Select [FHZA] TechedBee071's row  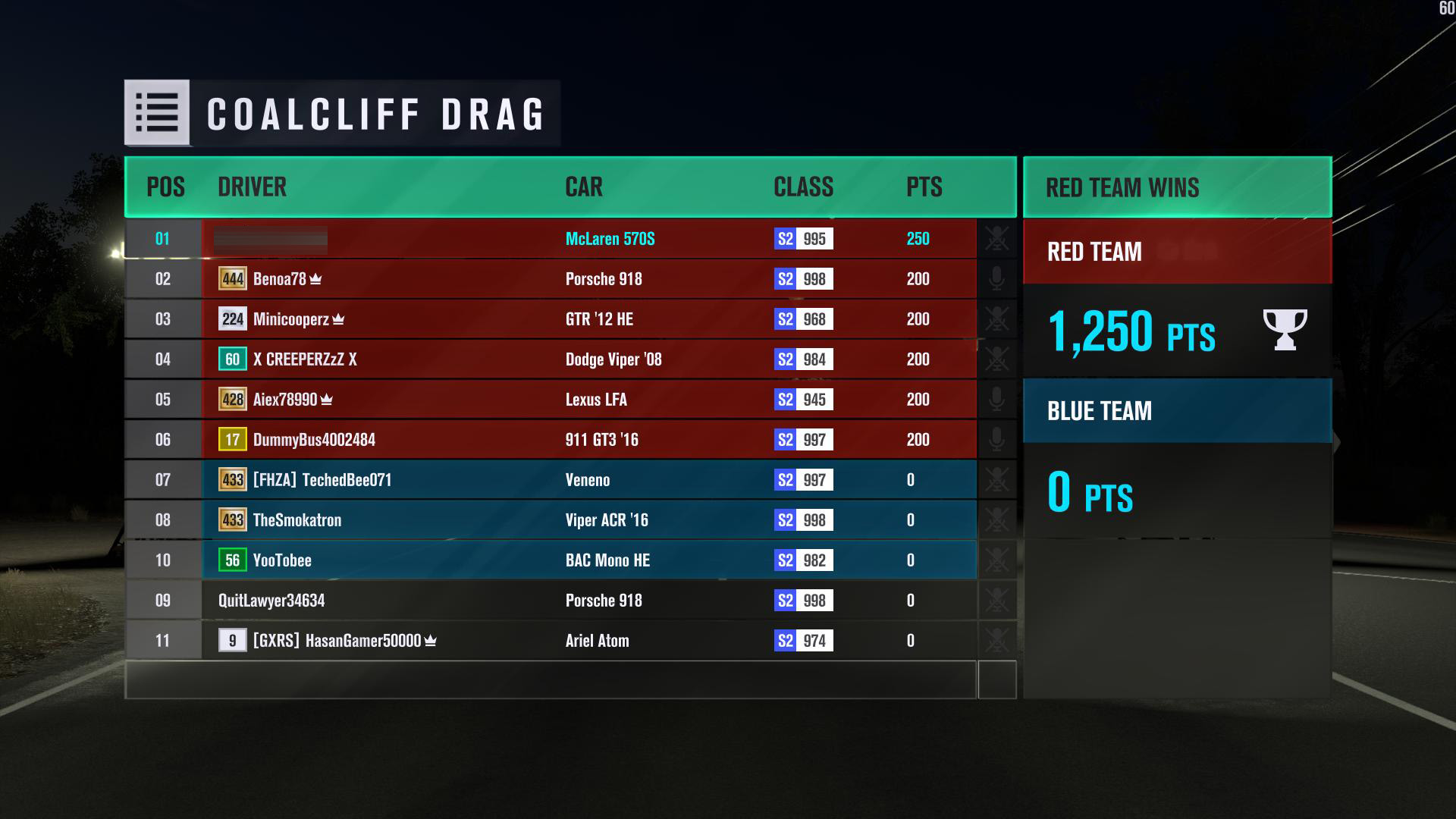(550, 480)
